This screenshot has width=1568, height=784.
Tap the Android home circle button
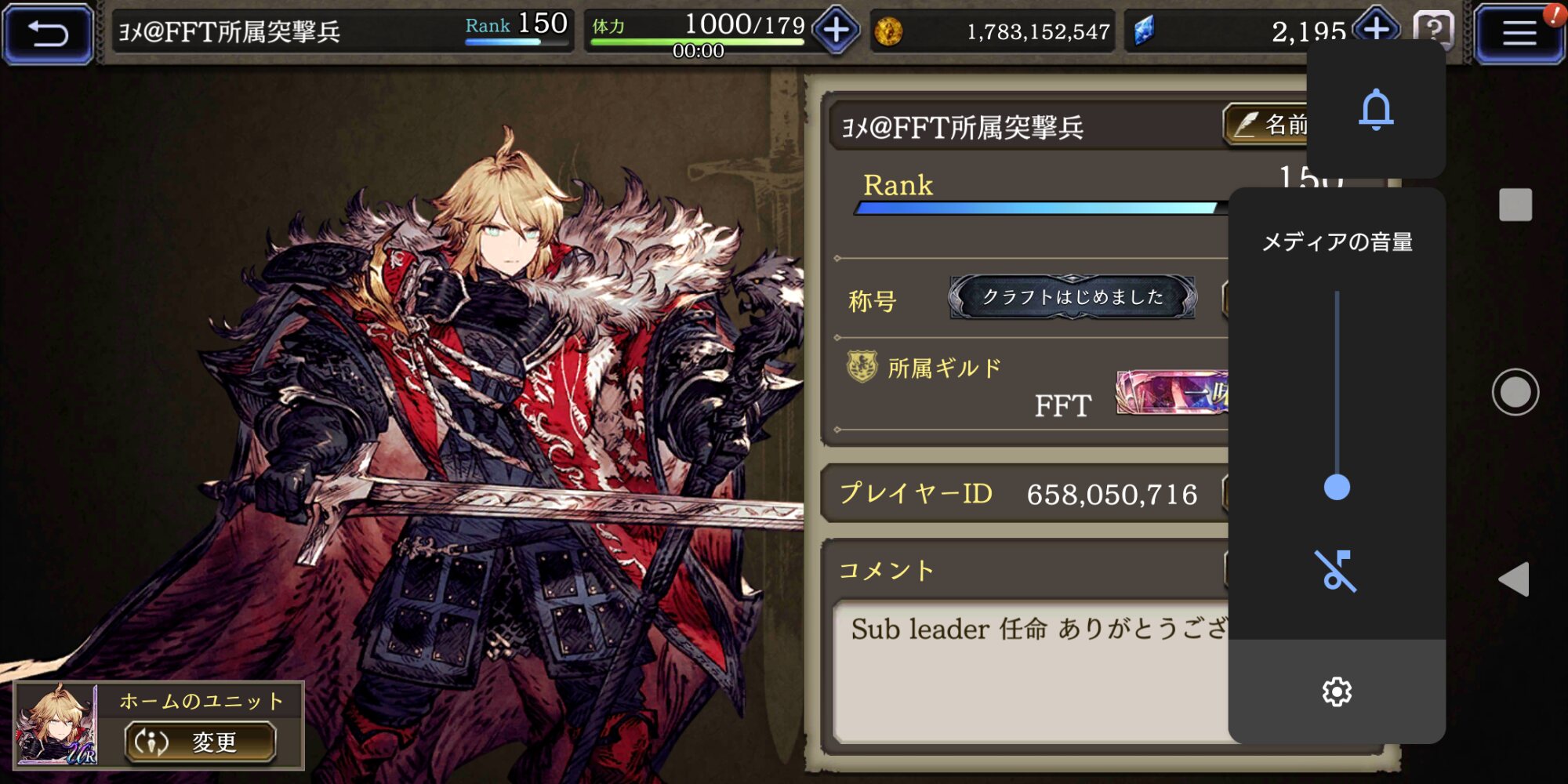pos(1515,392)
